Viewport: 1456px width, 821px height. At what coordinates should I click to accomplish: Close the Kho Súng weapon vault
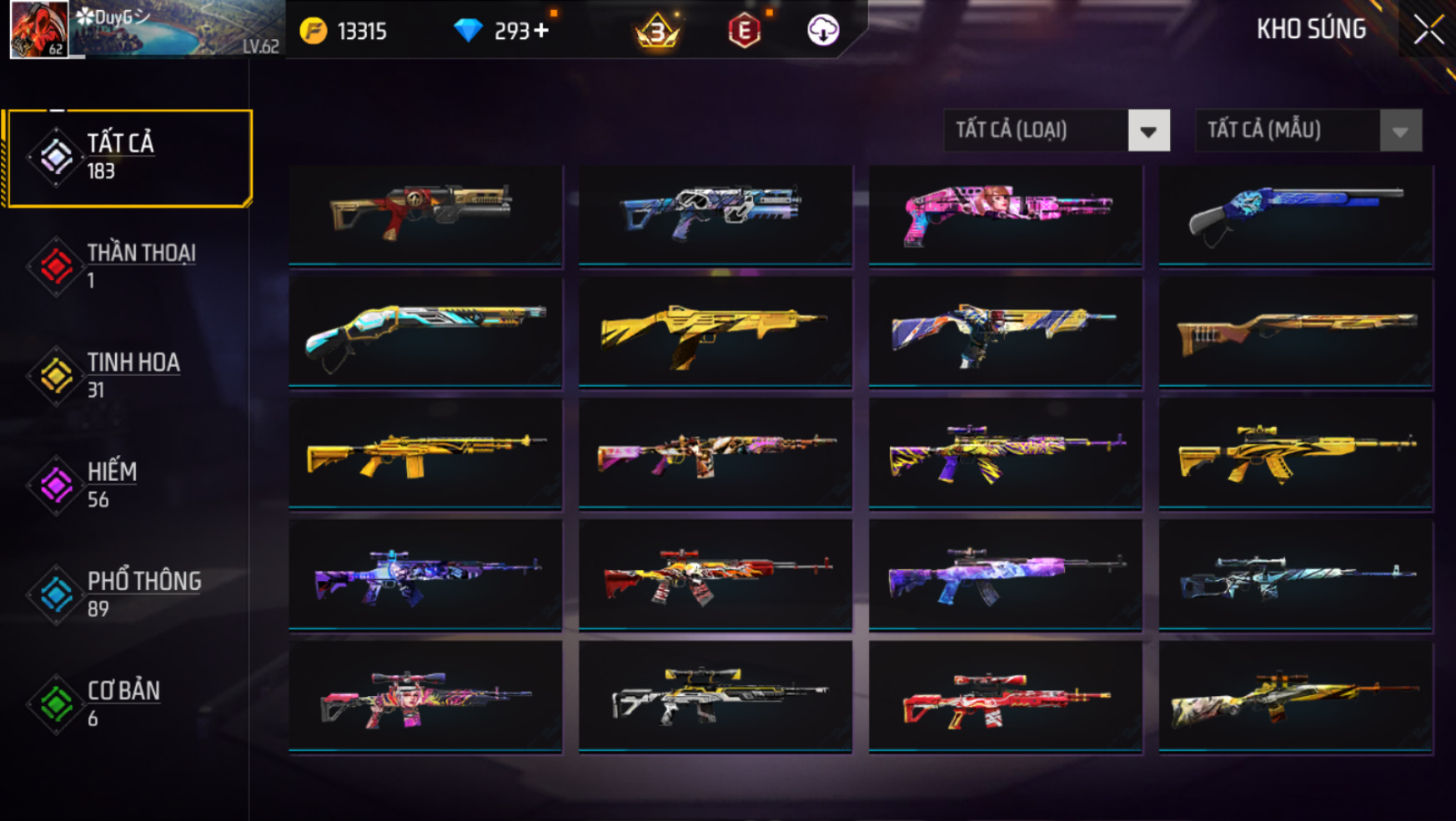point(1428,30)
